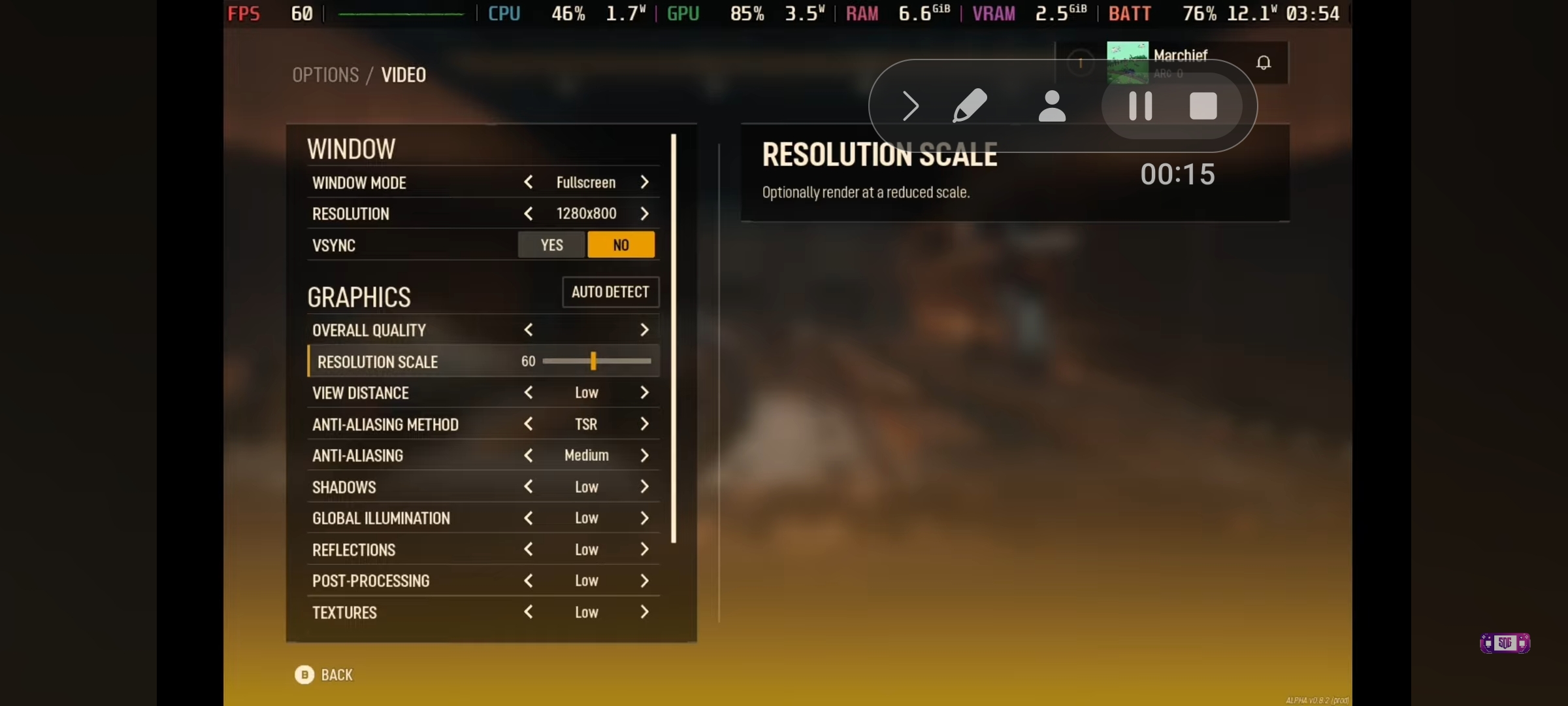Set VSync to Yes
The width and height of the screenshot is (1568, 706).
coord(551,245)
